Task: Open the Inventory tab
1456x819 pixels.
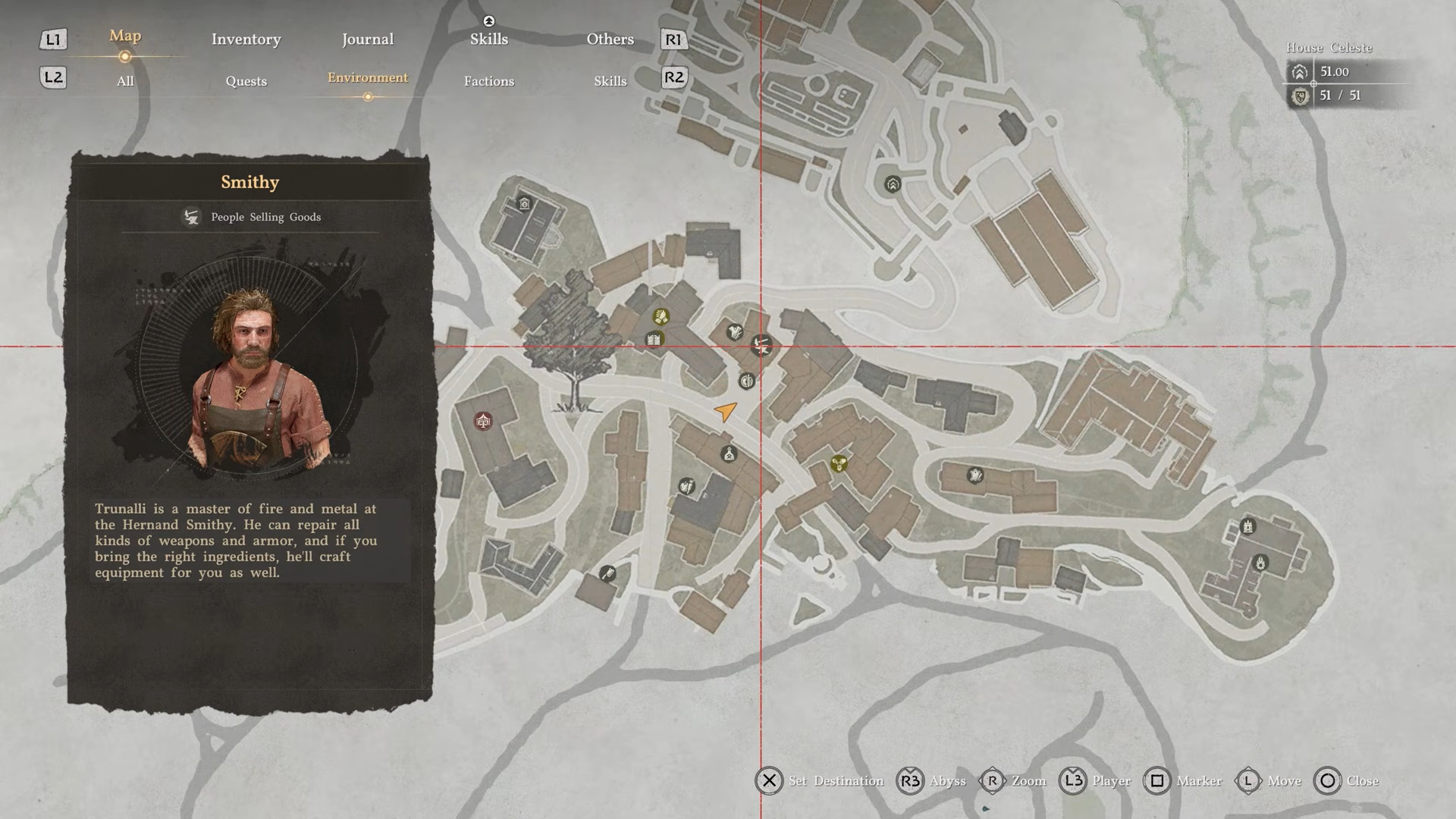Action: click(x=246, y=39)
